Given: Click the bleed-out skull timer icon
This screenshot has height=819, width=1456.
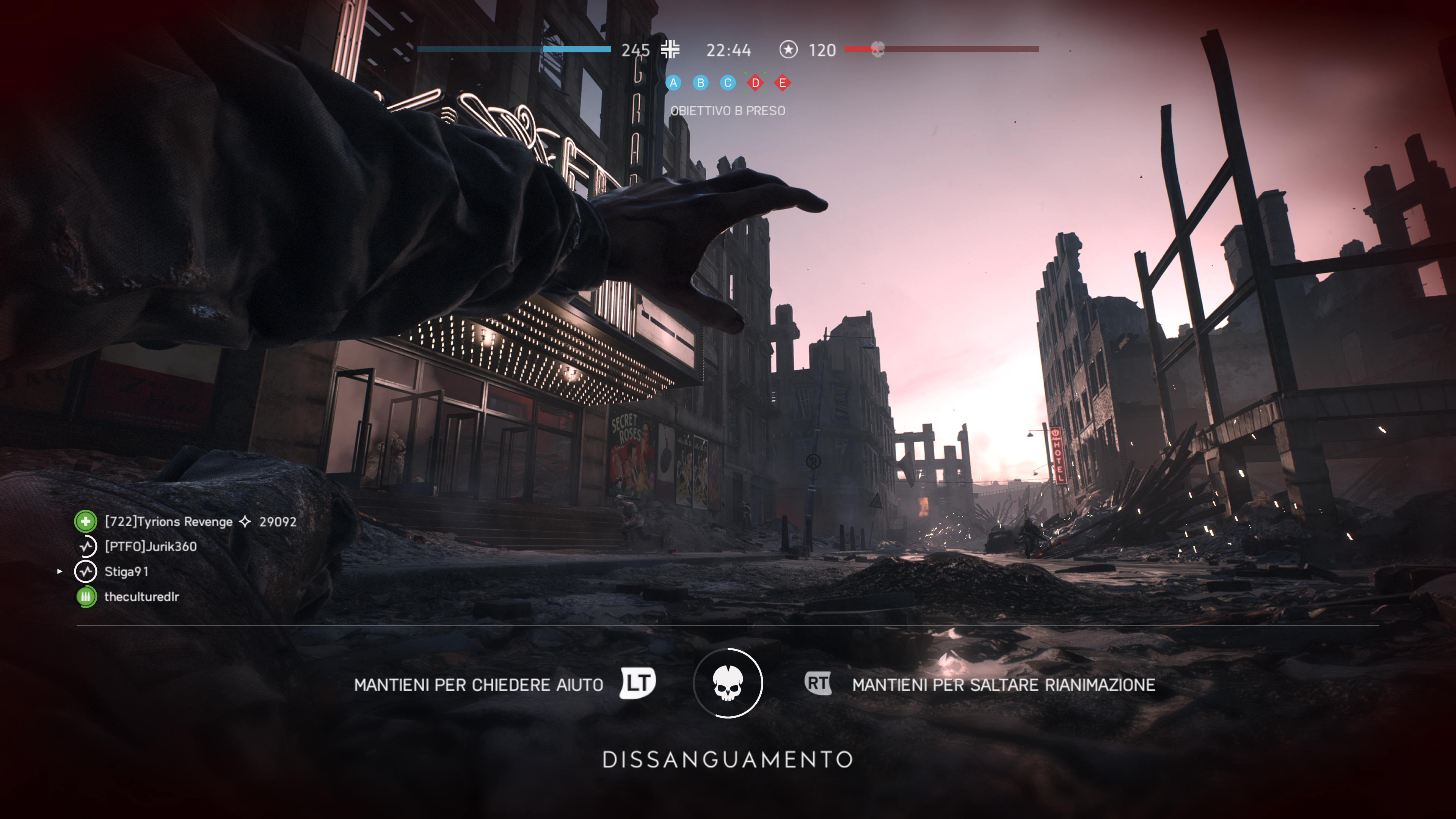Looking at the screenshot, I should (728, 683).
